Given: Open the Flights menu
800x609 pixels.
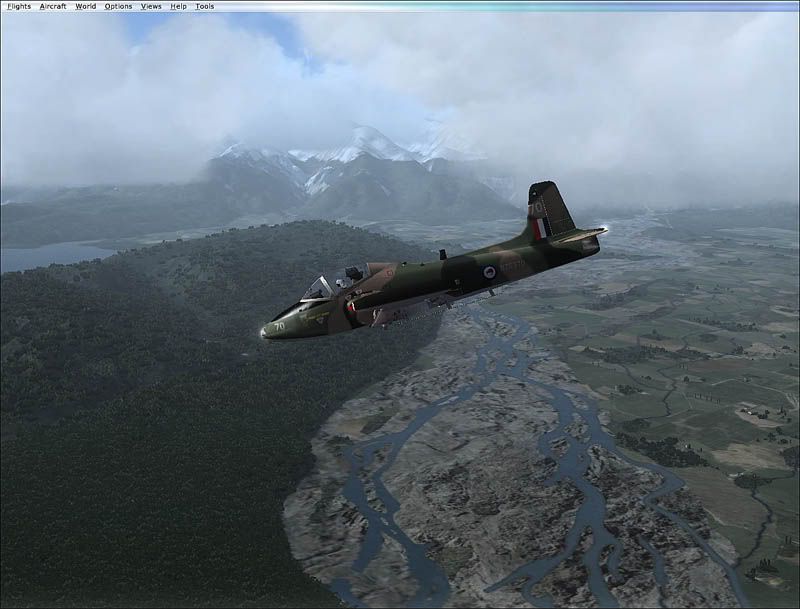Looking at the screenshot, I should coord(19,6).
